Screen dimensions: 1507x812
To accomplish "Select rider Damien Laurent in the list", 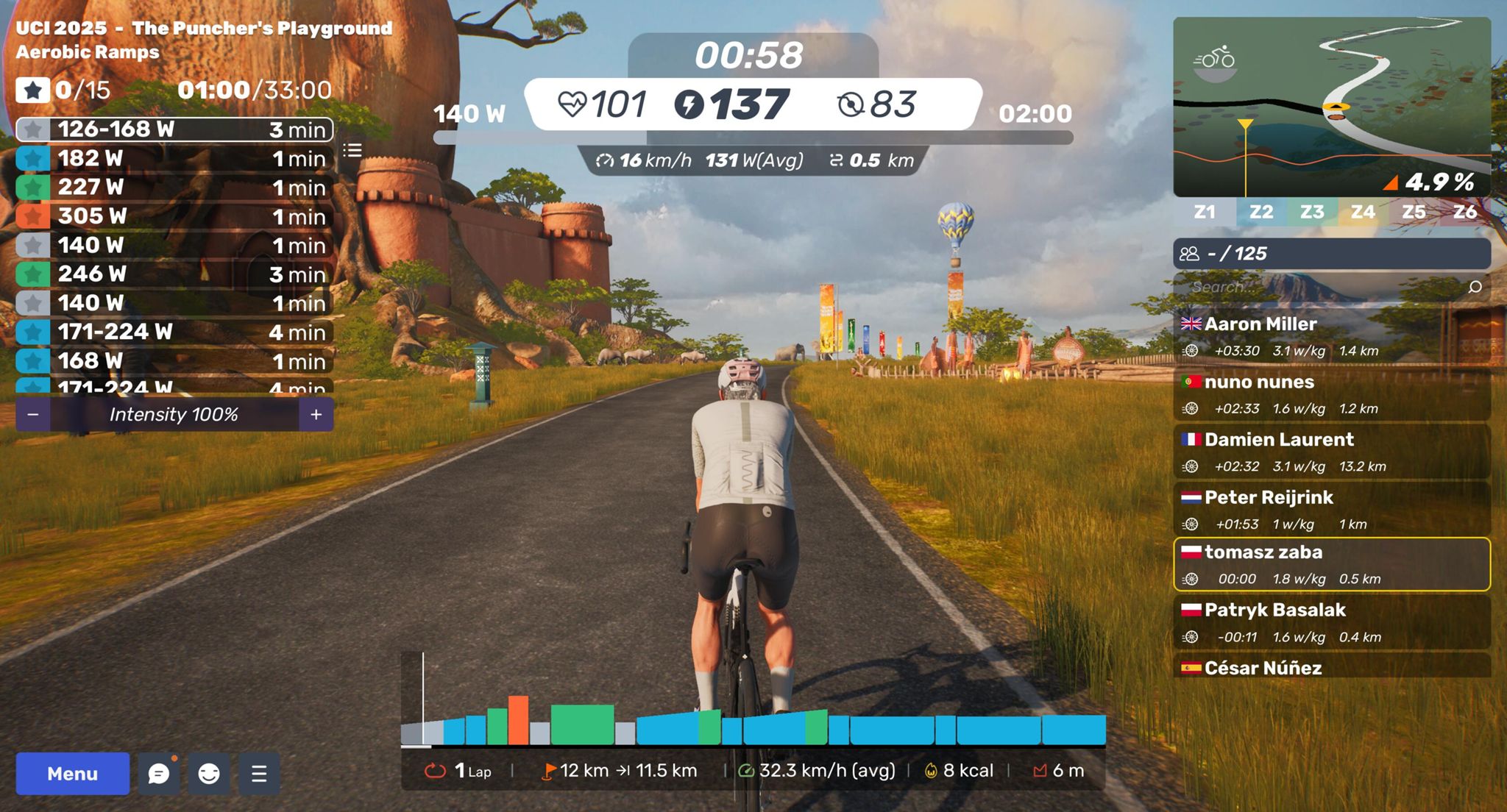I will 1332,451.
